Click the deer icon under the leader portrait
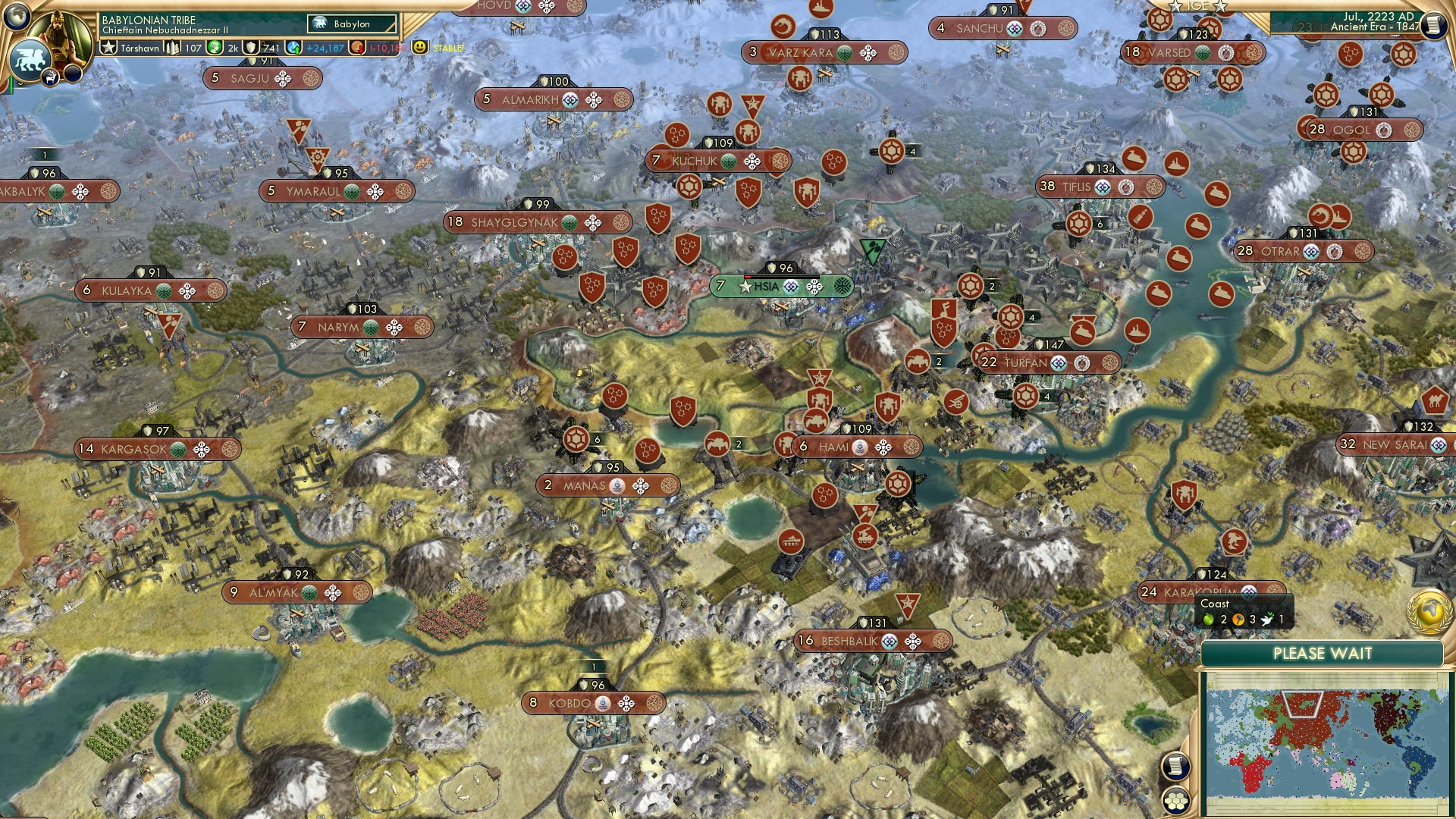 50,78
